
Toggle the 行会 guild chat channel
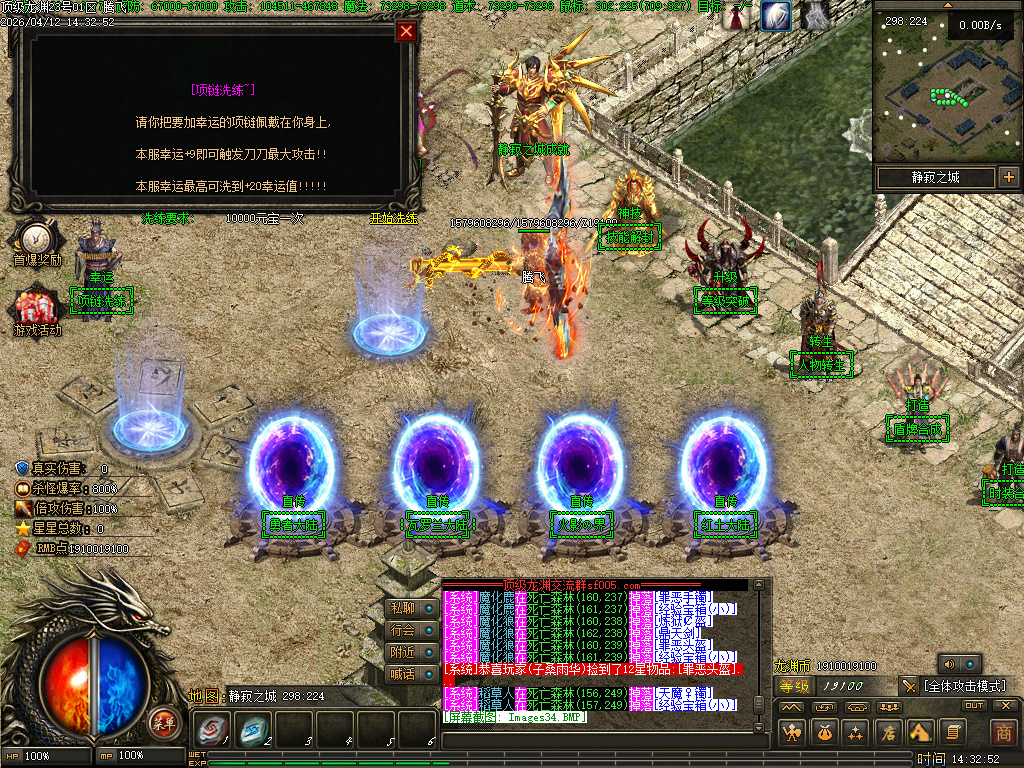pos(402,630)
